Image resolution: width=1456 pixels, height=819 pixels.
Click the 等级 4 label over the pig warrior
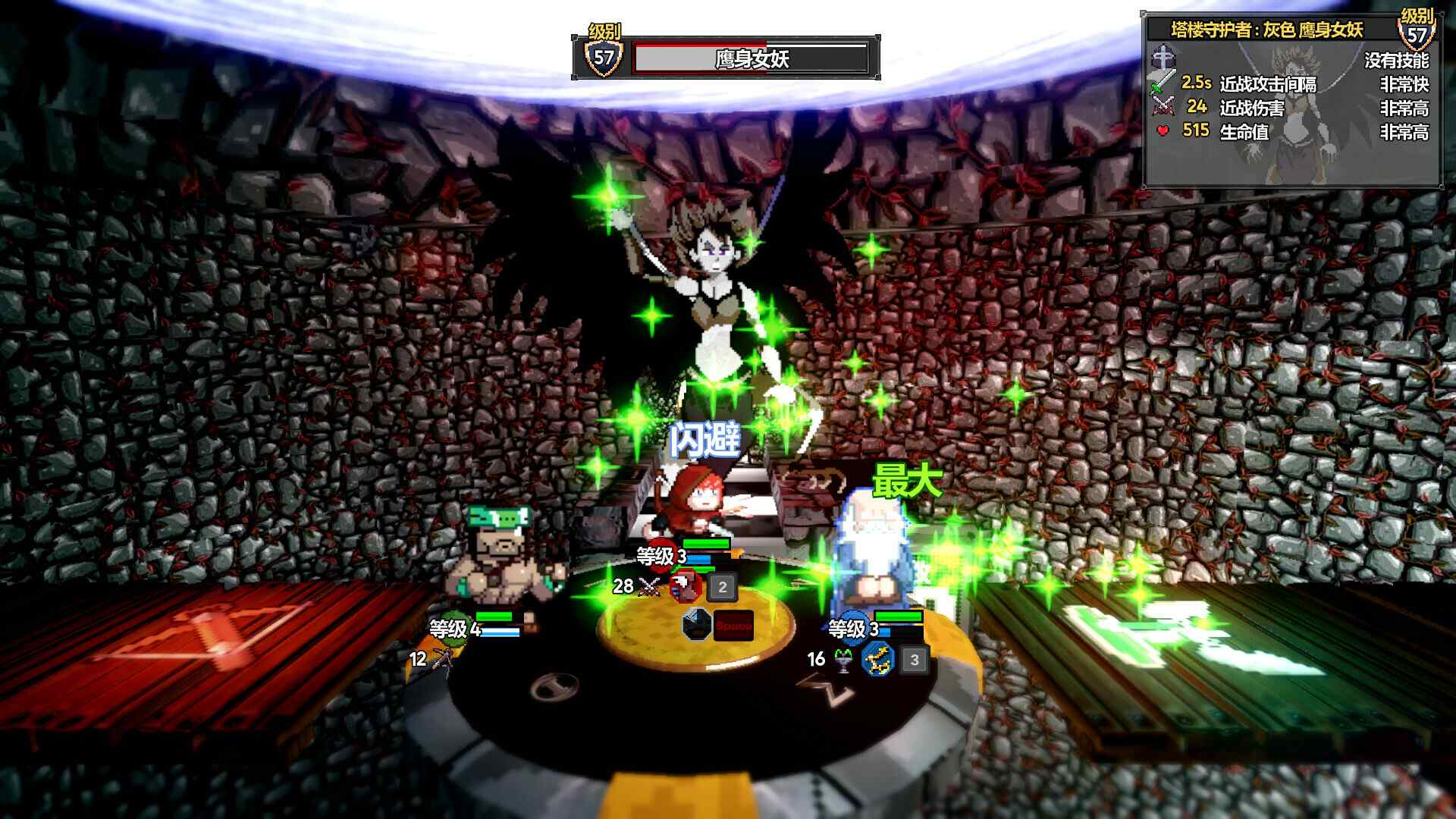pos(455,629)
